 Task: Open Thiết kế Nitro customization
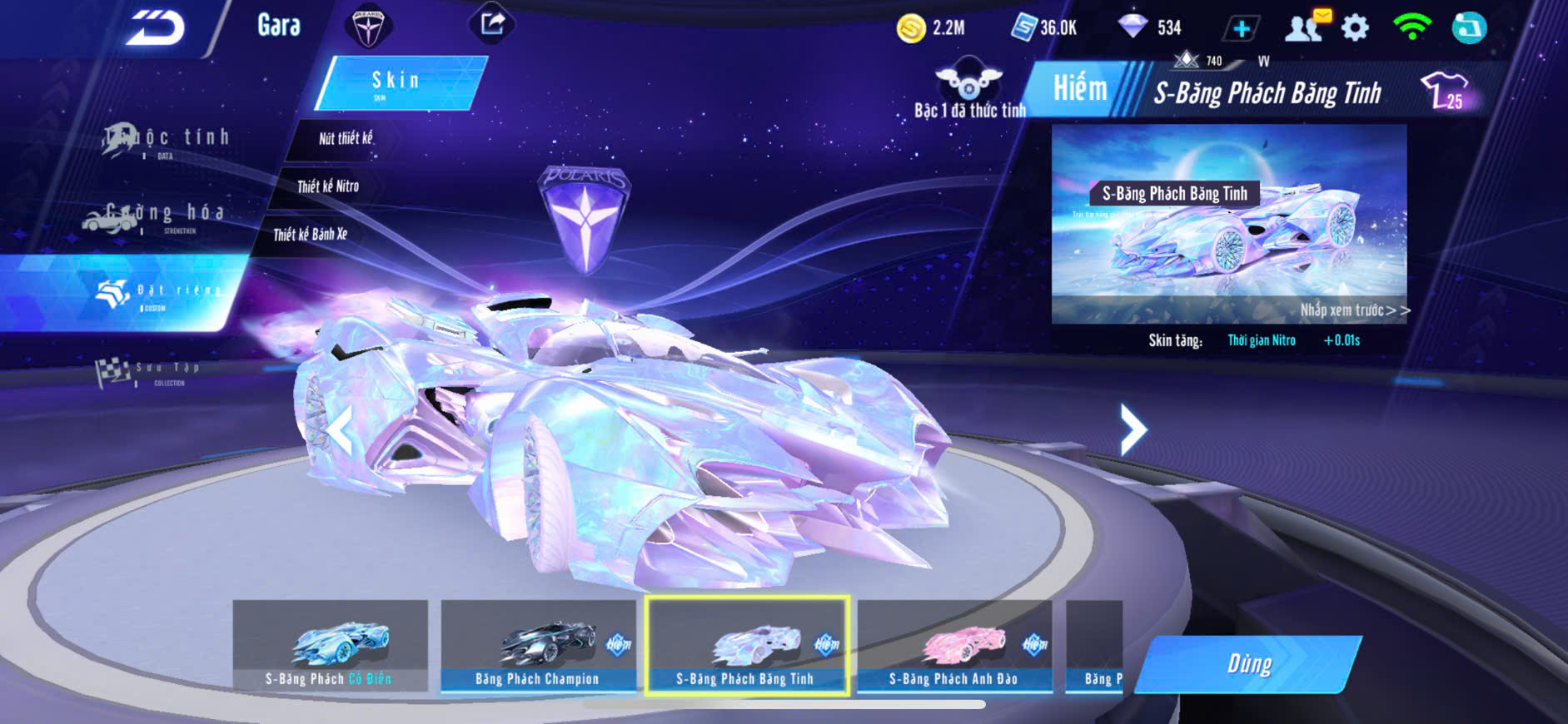coord(328,186)
